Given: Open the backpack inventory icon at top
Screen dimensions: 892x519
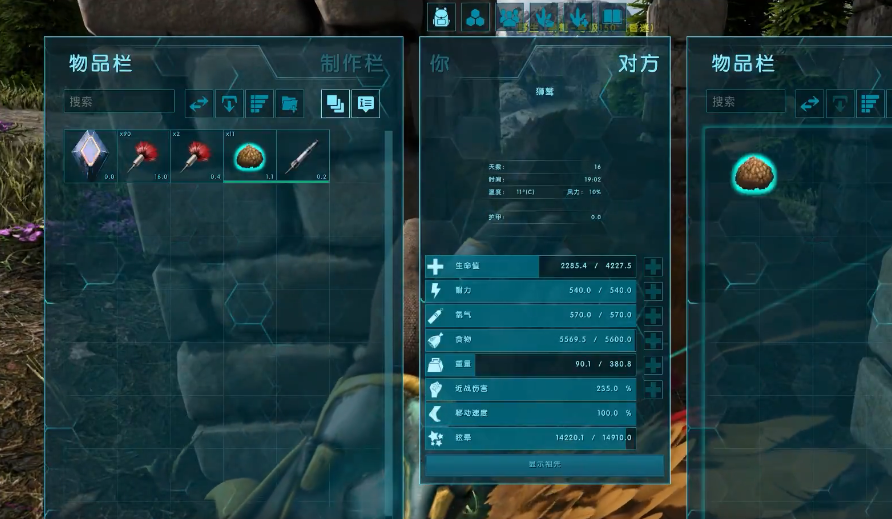Looking at the screenshot, I should (442, 17).
